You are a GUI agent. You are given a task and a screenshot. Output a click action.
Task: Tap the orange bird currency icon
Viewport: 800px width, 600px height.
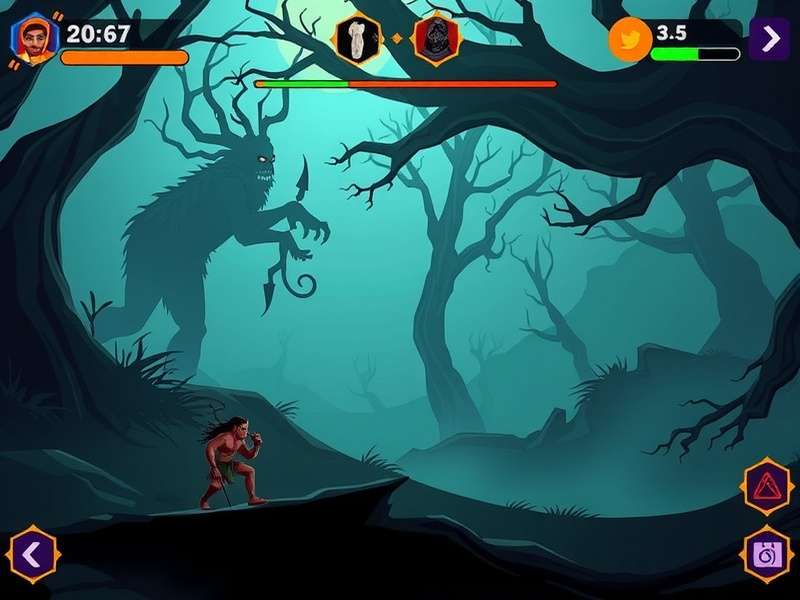pyautogui.click(x=630, y=40)
